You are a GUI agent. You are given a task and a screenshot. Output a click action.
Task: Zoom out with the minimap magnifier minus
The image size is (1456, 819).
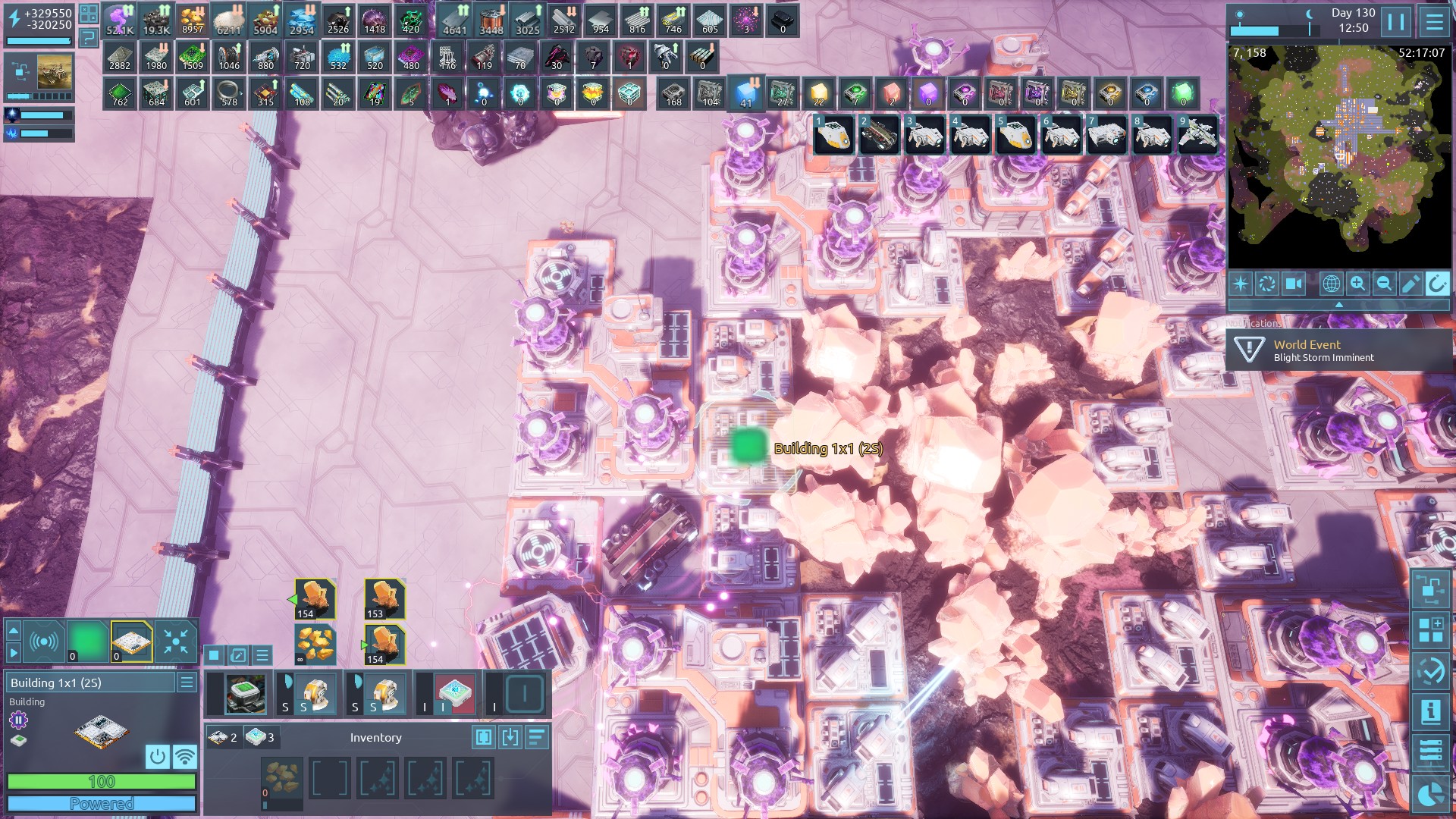1384,284
